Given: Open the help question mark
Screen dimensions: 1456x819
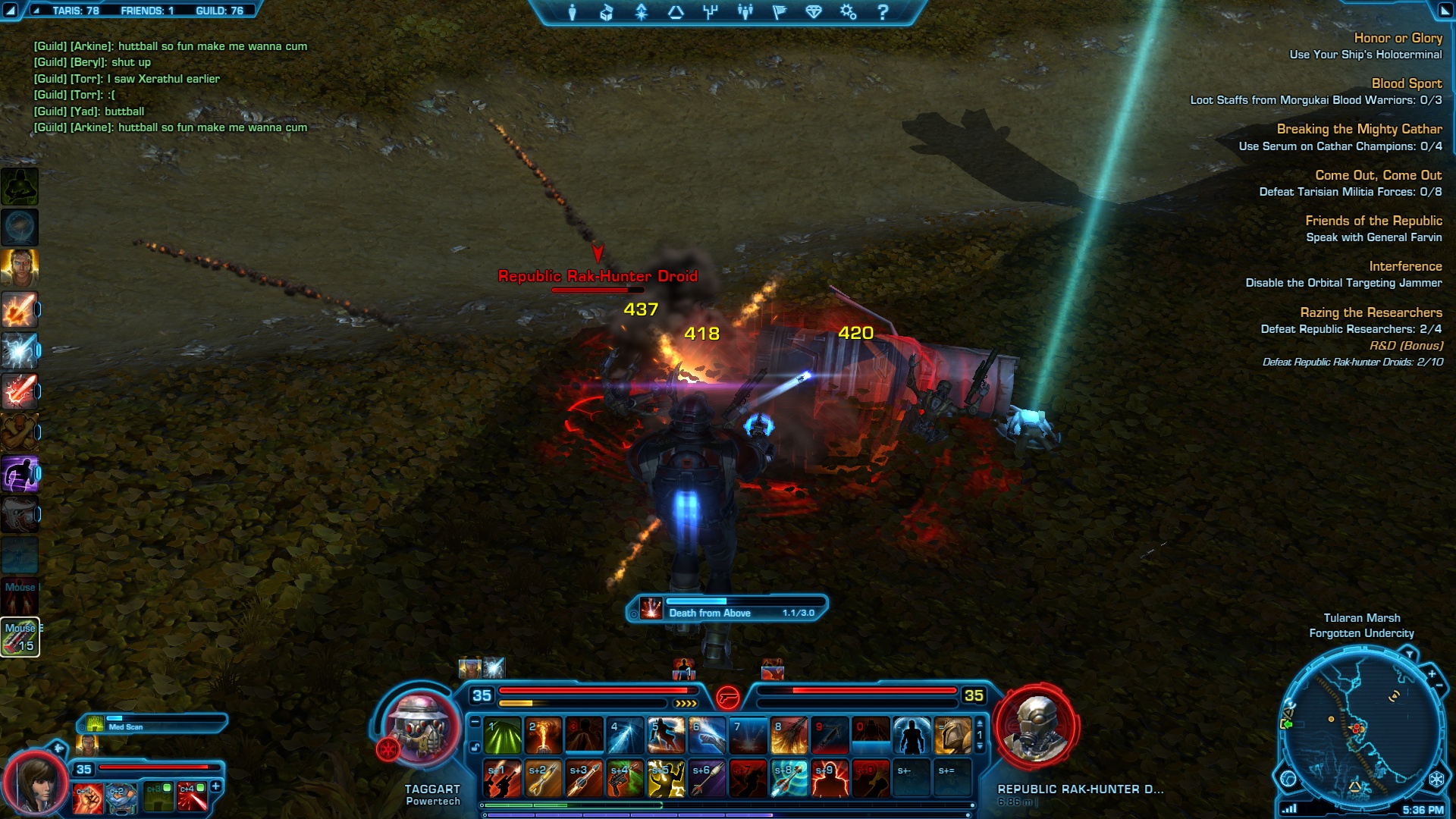Looking at the screenshot, I should coord(883,12).
